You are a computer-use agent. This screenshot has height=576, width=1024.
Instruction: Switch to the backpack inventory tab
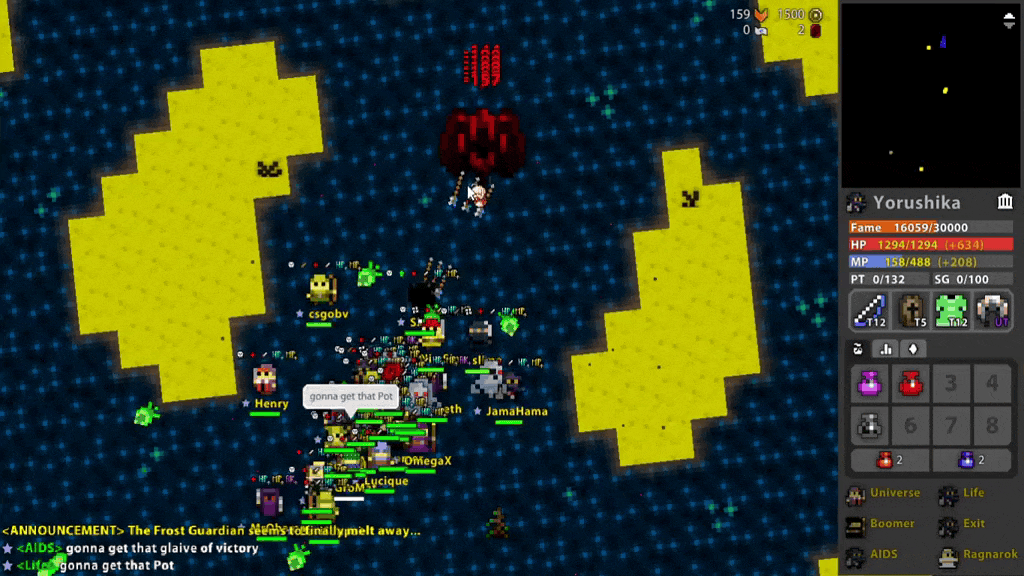pyautogui.click(x=858, y=349)
